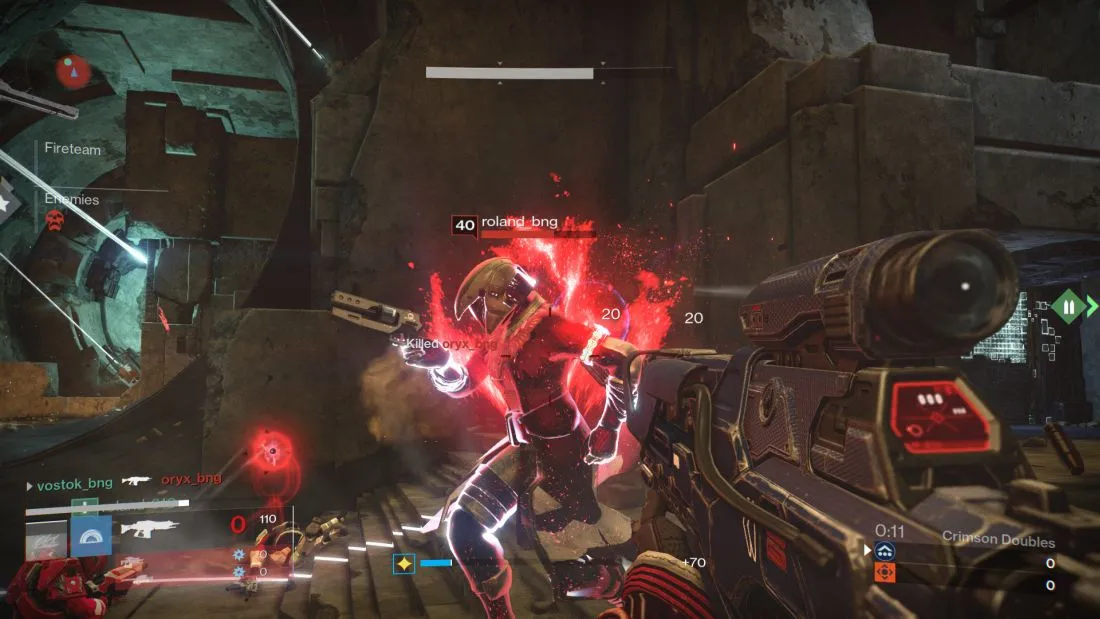
Task: Select the Fireteam roster label
Action: [x=73, y=149]
